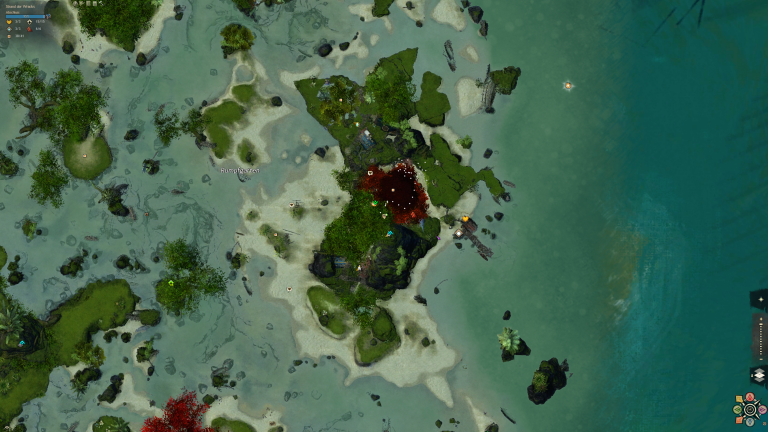Viewport: 768px width, 432px height.
Task: Click the star icon above zoom slider
Action: coord(759,299)
